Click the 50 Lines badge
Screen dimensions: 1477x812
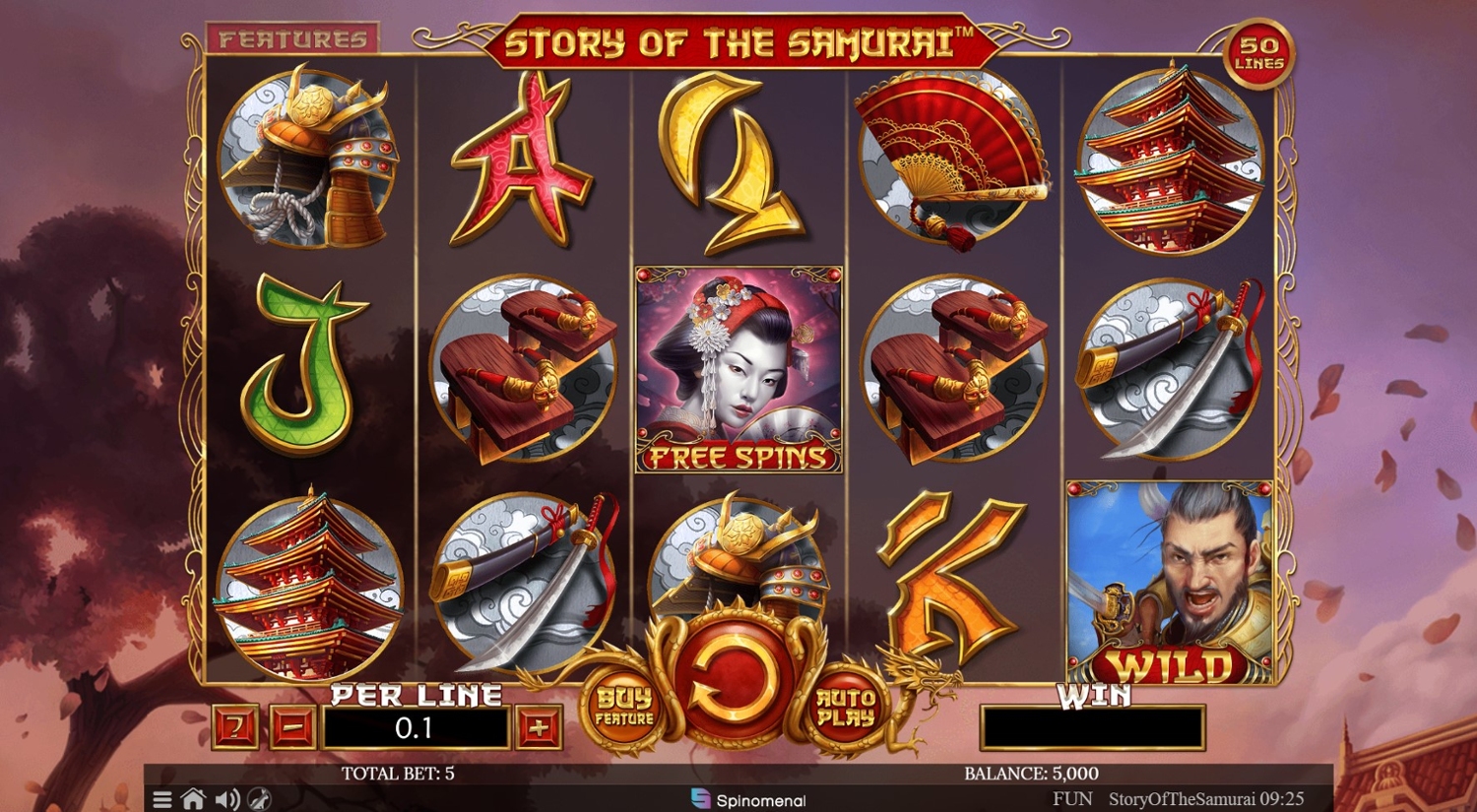click(1259, 53)
